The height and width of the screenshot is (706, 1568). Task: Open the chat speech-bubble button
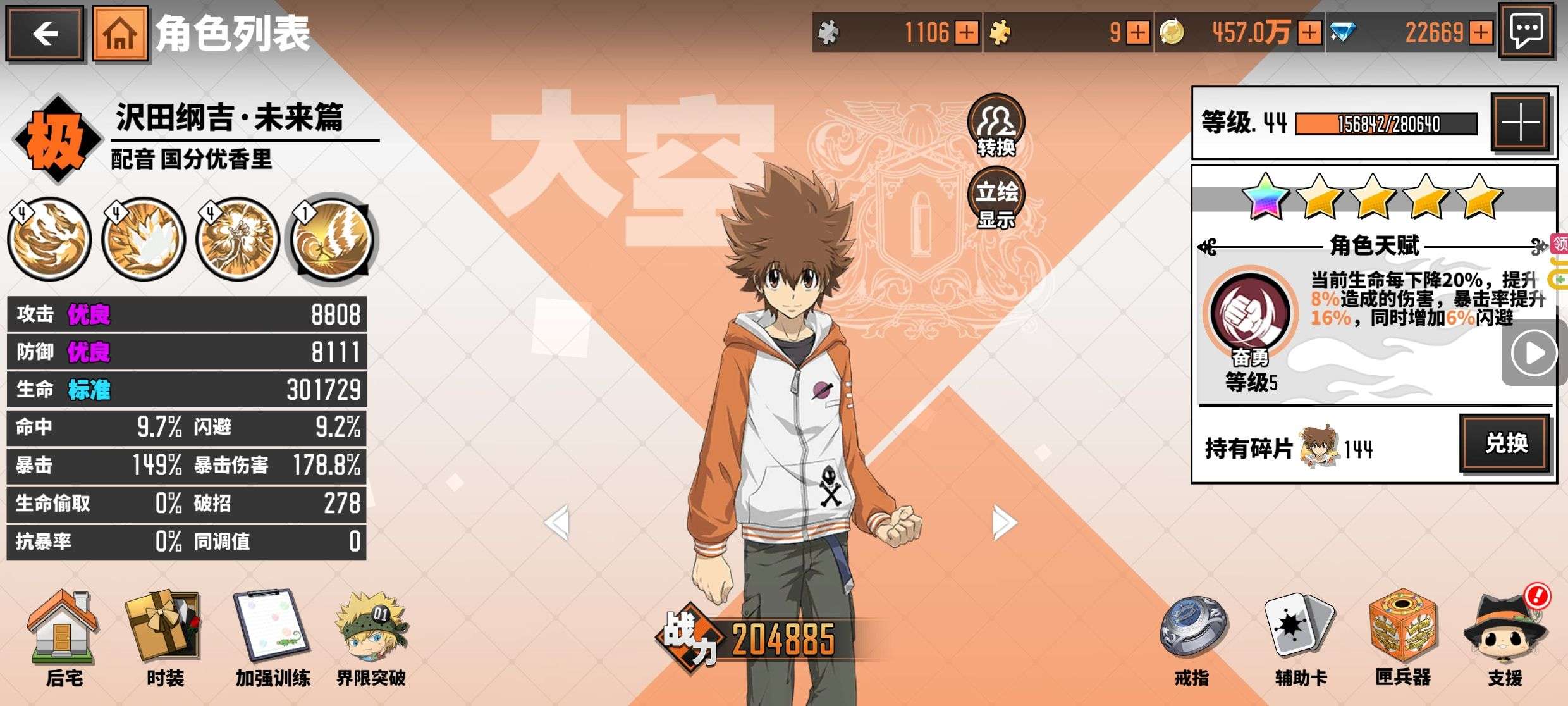coord(1526,31)
